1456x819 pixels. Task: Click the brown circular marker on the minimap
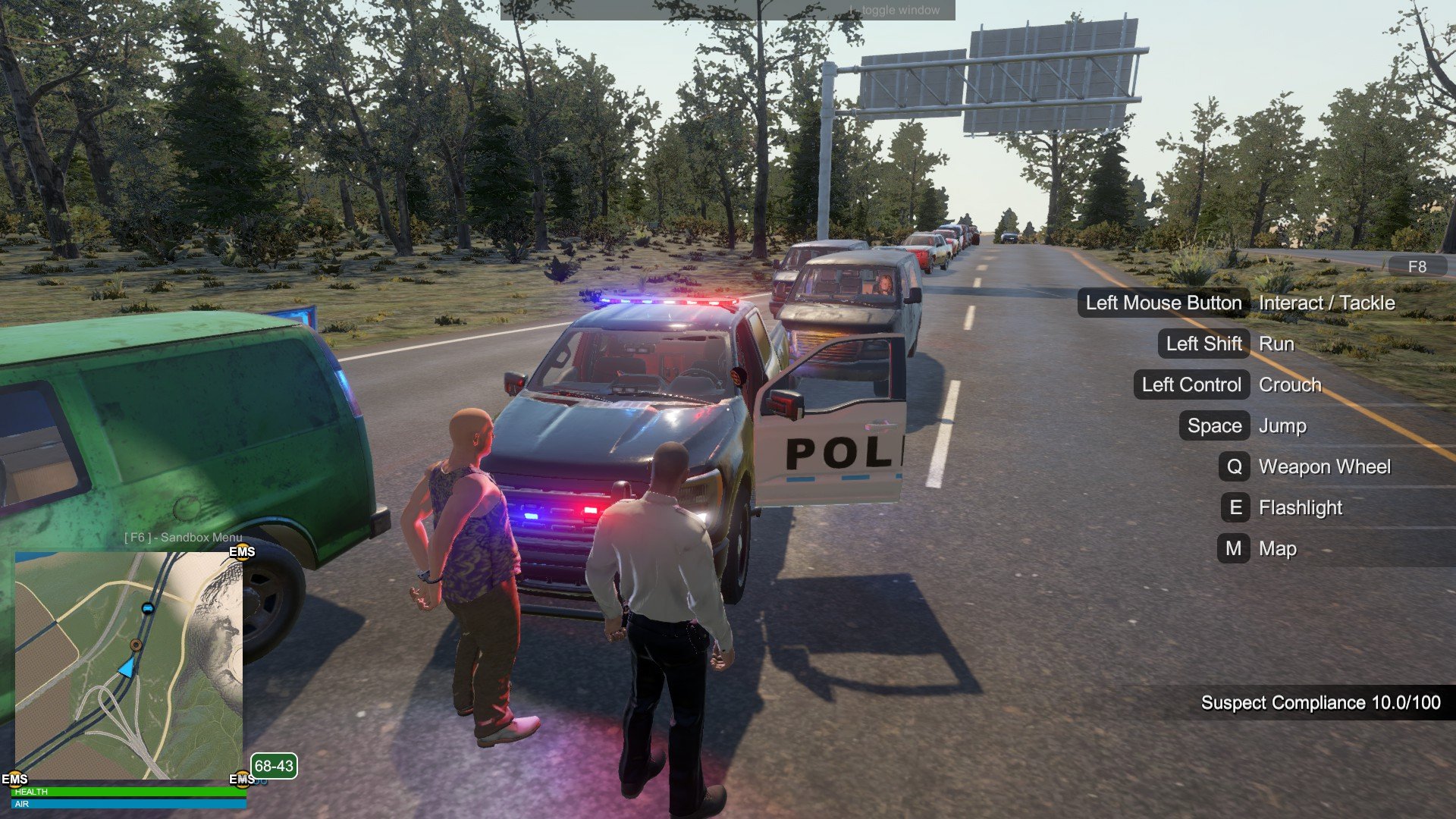(136, 645)
